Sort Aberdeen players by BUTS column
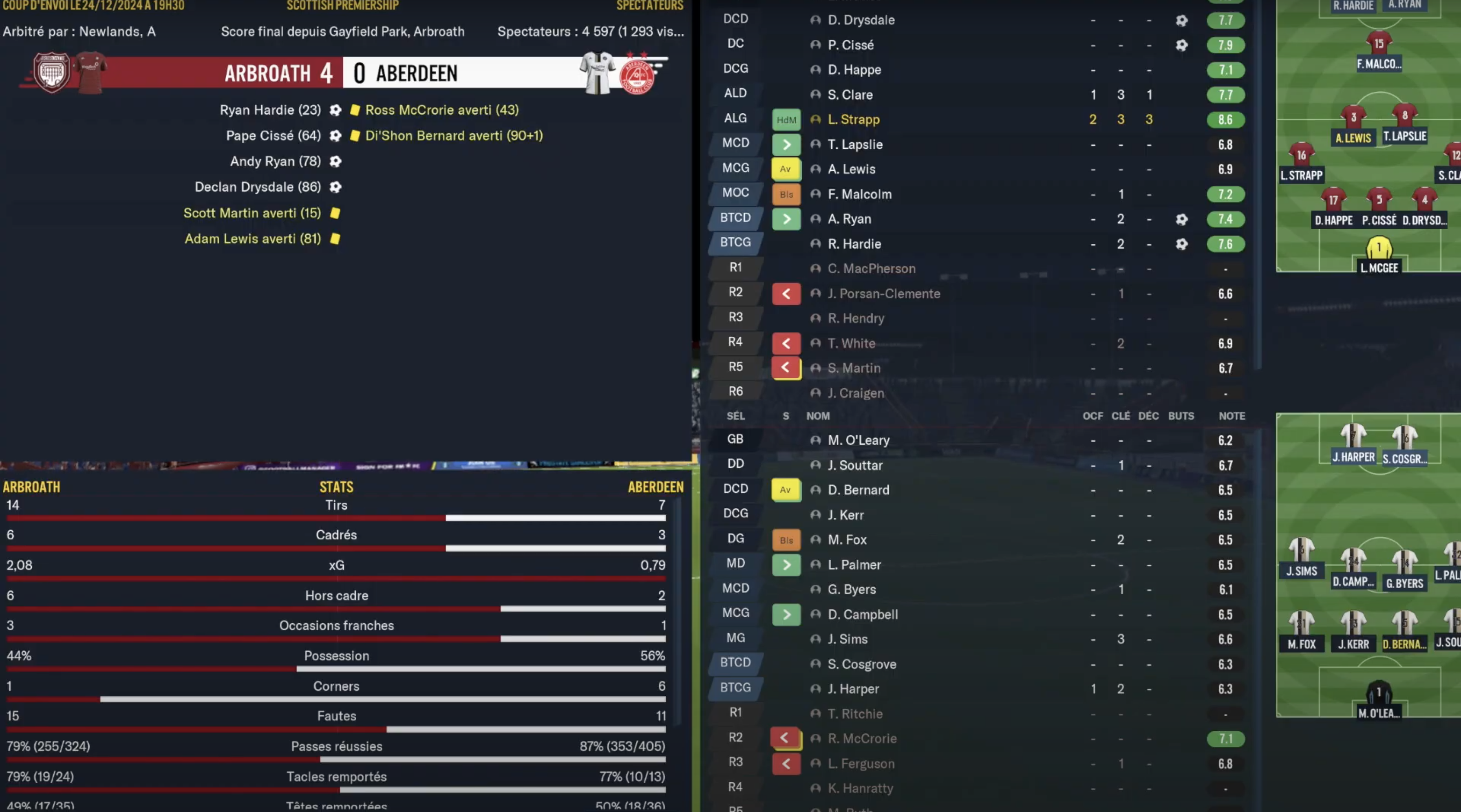This screenshot has width=1461, height=812. (x=1181, y=416)
